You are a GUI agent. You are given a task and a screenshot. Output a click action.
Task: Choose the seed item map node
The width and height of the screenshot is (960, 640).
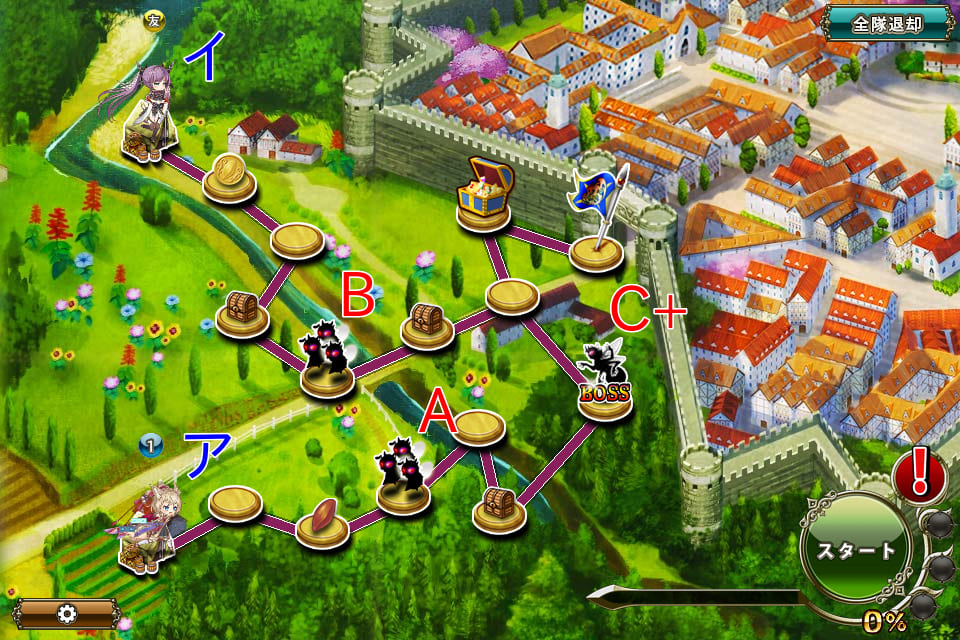coord(322,521)
